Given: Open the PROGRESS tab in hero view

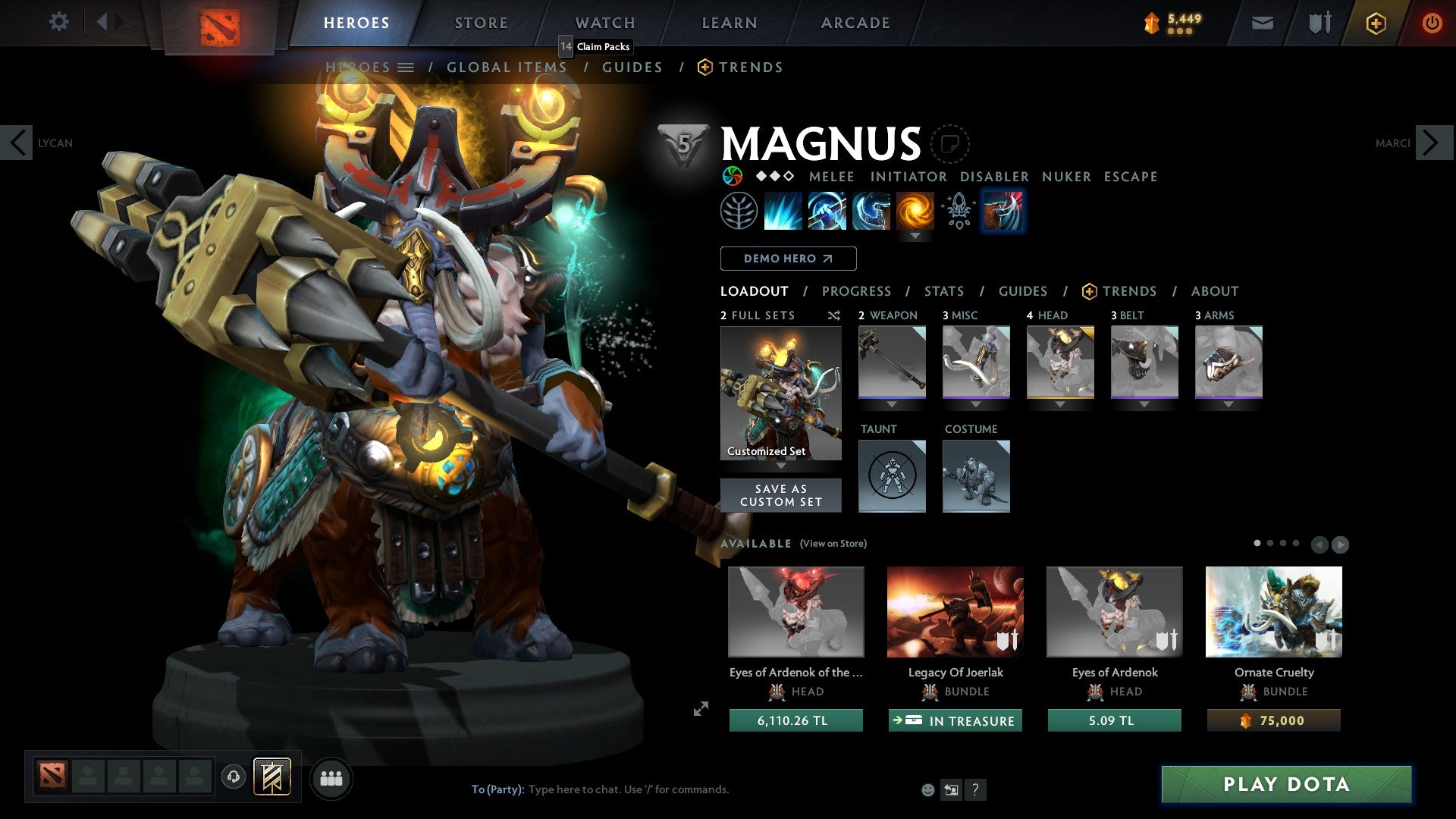Looking at the screenshot, I should coord(857,291).
